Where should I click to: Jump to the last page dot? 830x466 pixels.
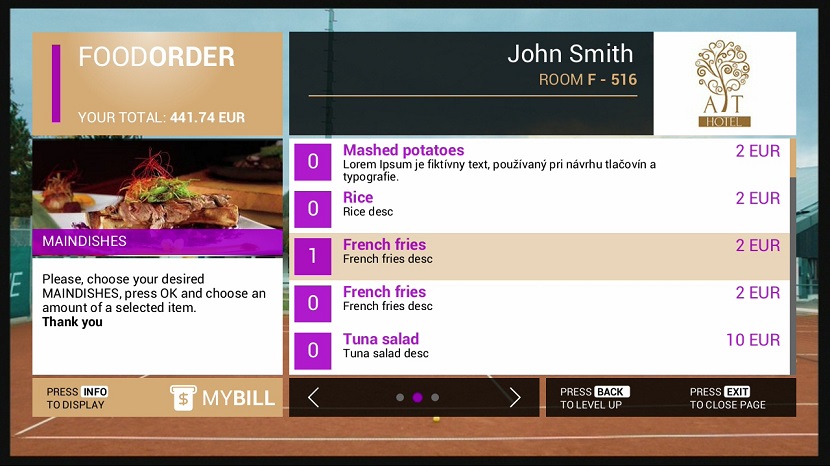(x=435, y=398)
